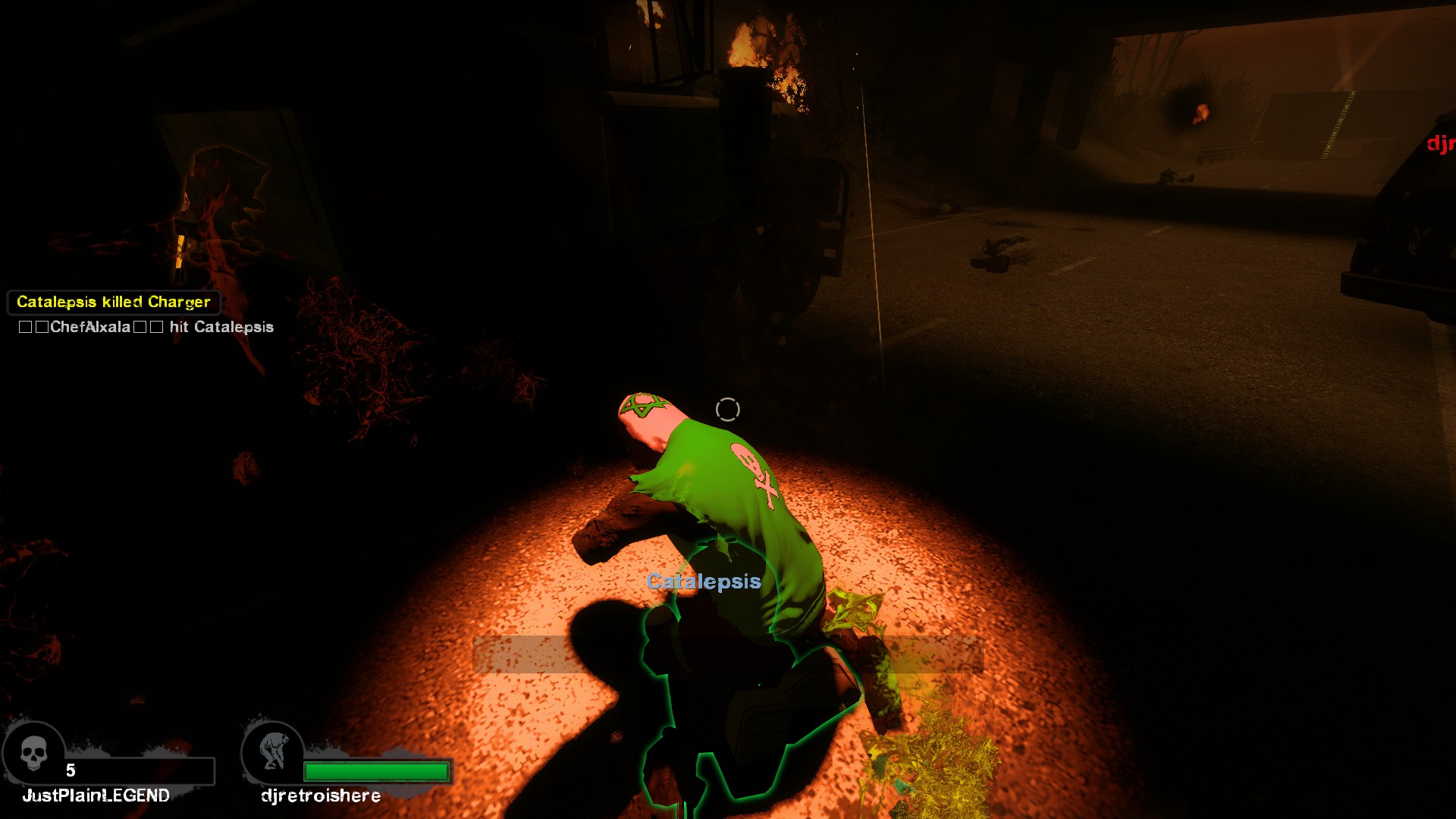Screen dimensions: 1456x819
Task: Select djretroishere's infected portrait icon
Action: pos(273,752)
